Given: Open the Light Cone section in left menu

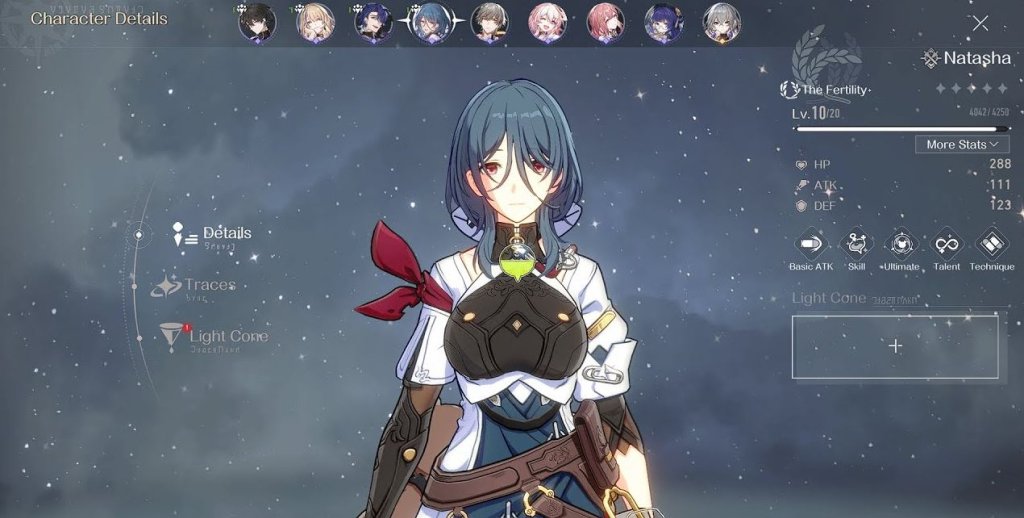Looking at the screenshot, I should (x=227, y=336).
